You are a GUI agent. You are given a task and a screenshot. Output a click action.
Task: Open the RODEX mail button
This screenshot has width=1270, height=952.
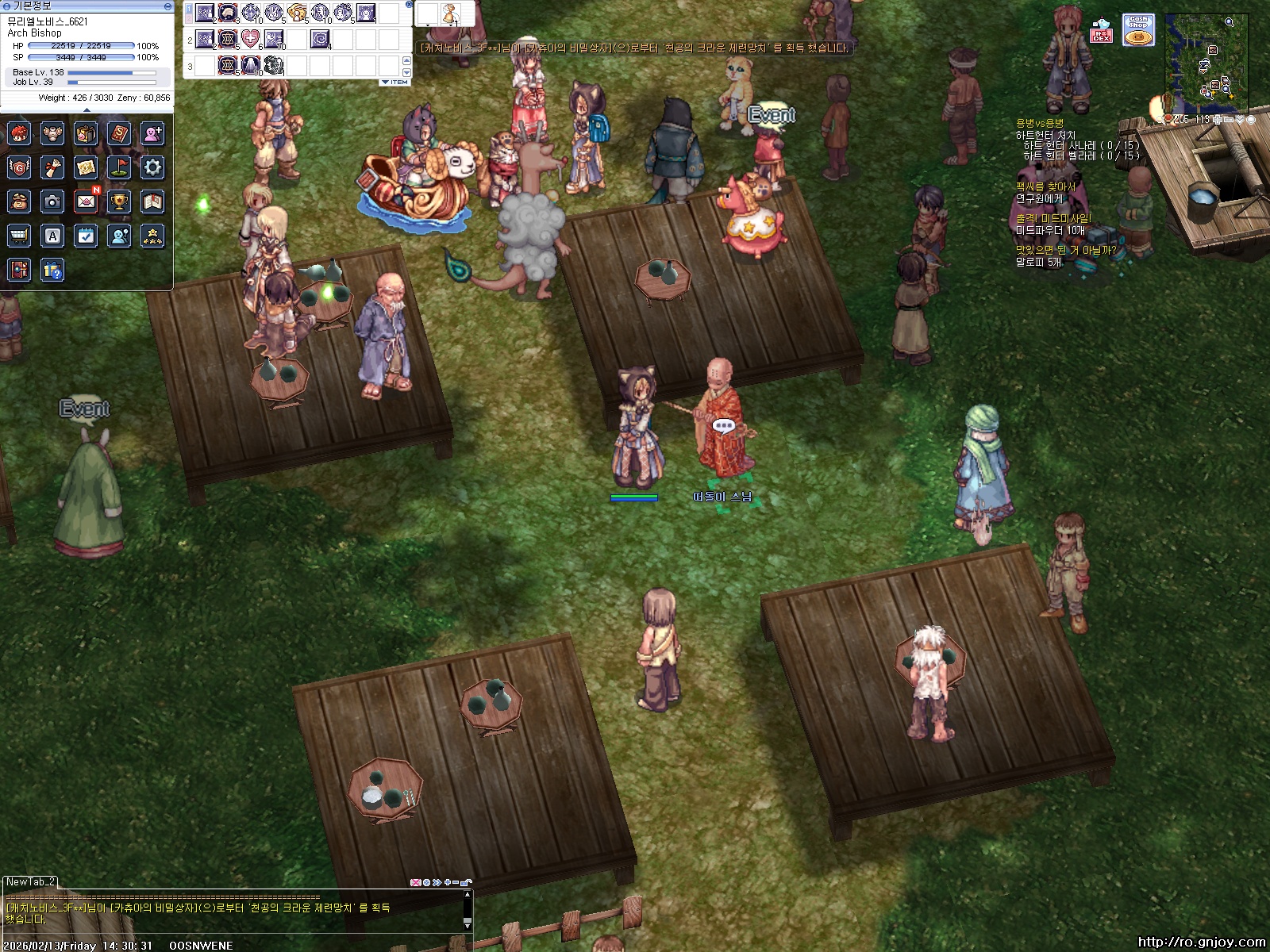click(1102, 32)
